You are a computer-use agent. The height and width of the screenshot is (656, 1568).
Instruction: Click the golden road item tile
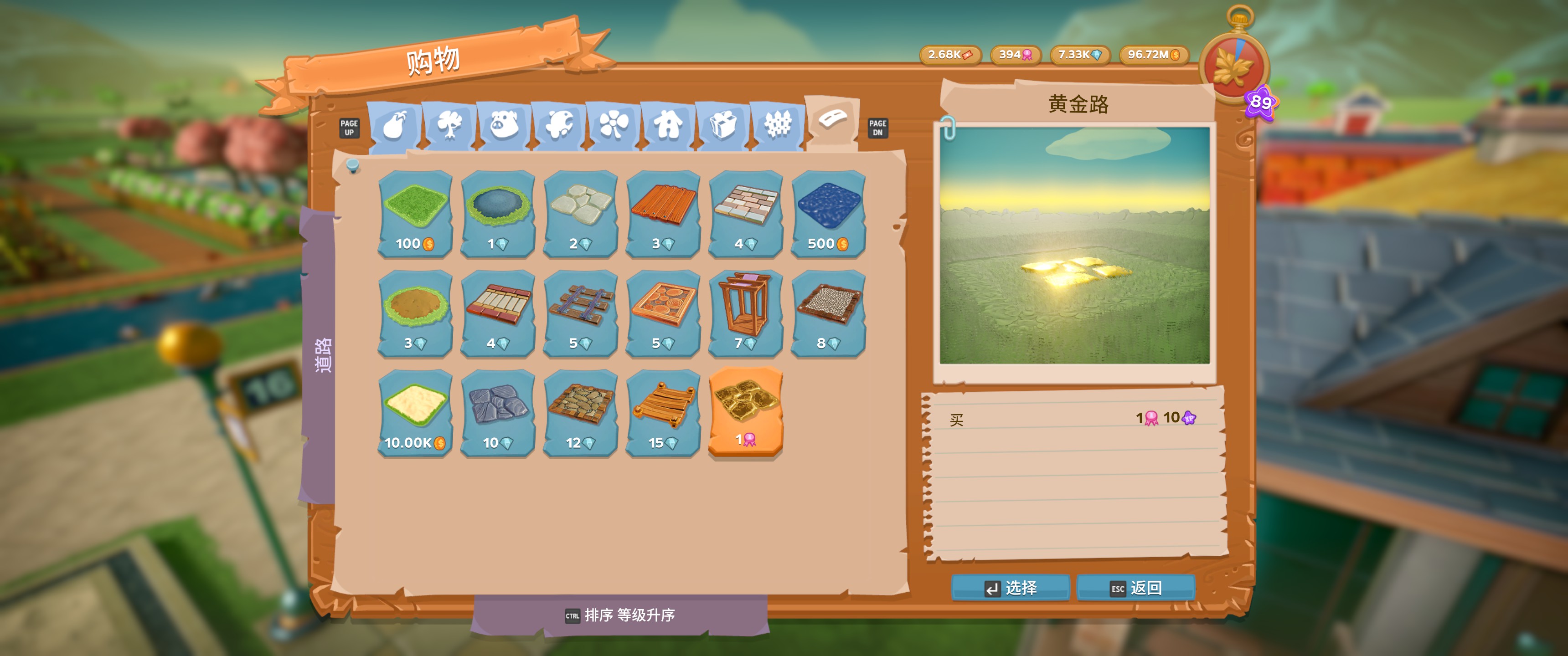(746, 414)
